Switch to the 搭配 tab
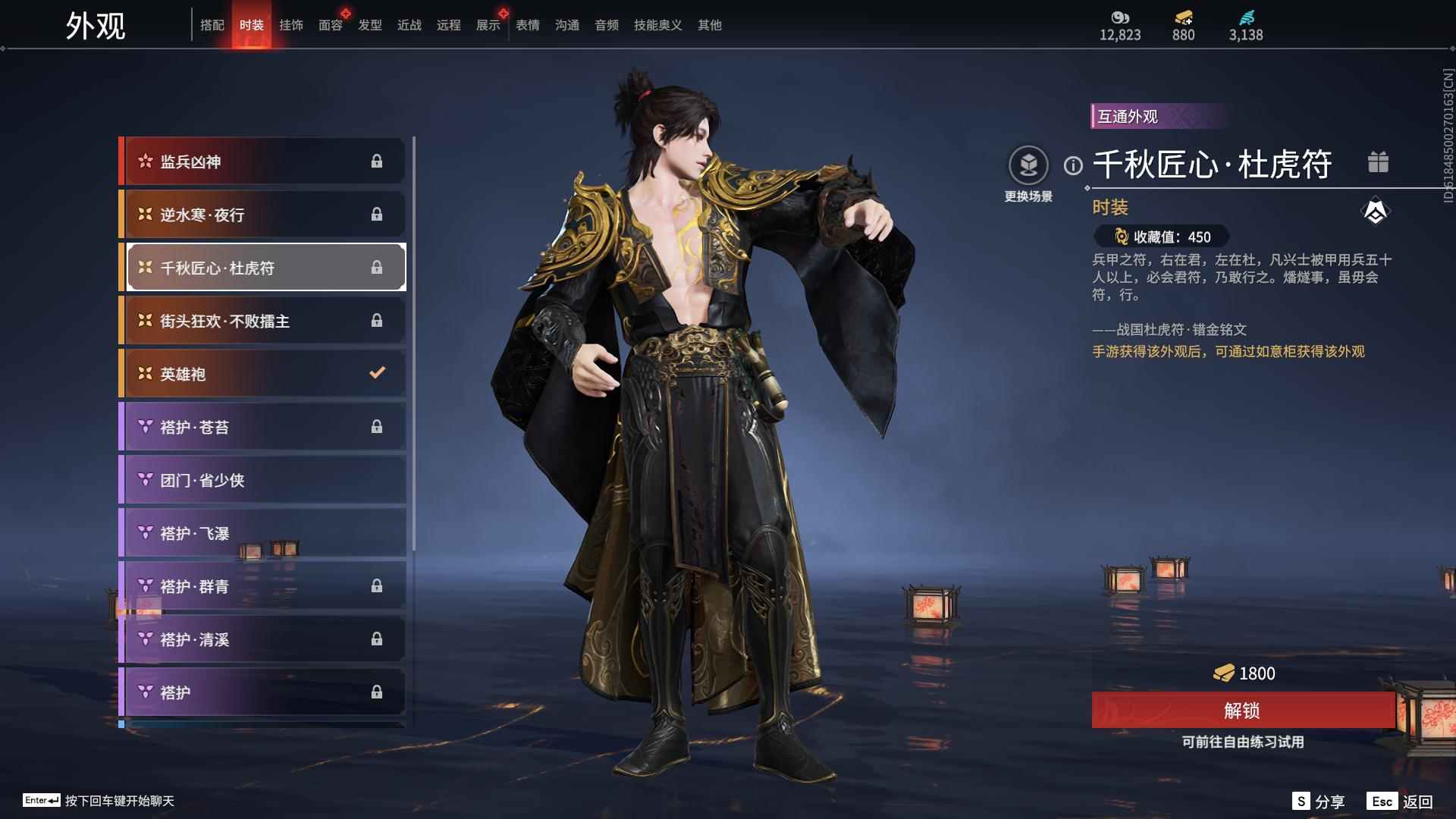 tap(212, 25)
